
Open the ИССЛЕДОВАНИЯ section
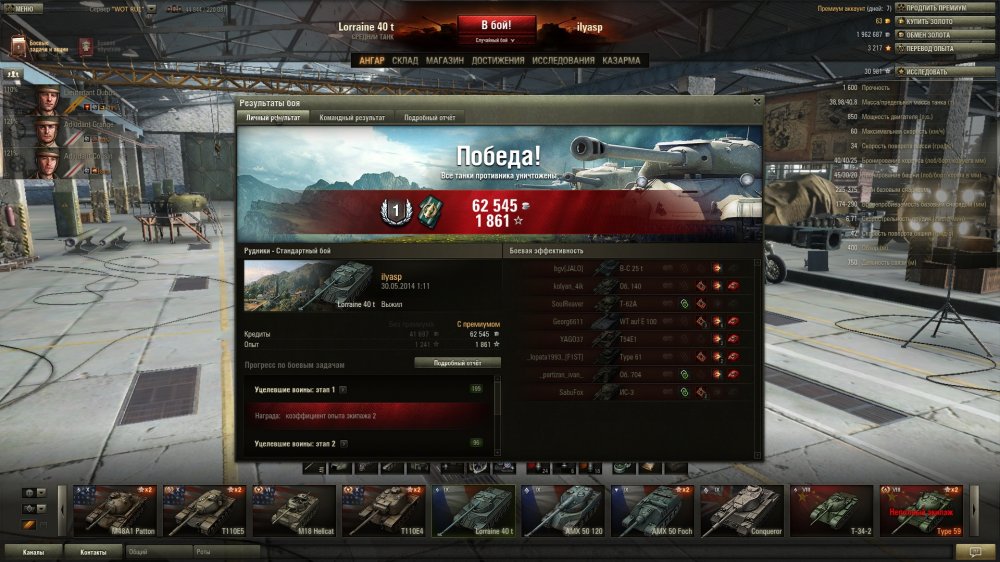pyautogui.click(x=564, y=60)
